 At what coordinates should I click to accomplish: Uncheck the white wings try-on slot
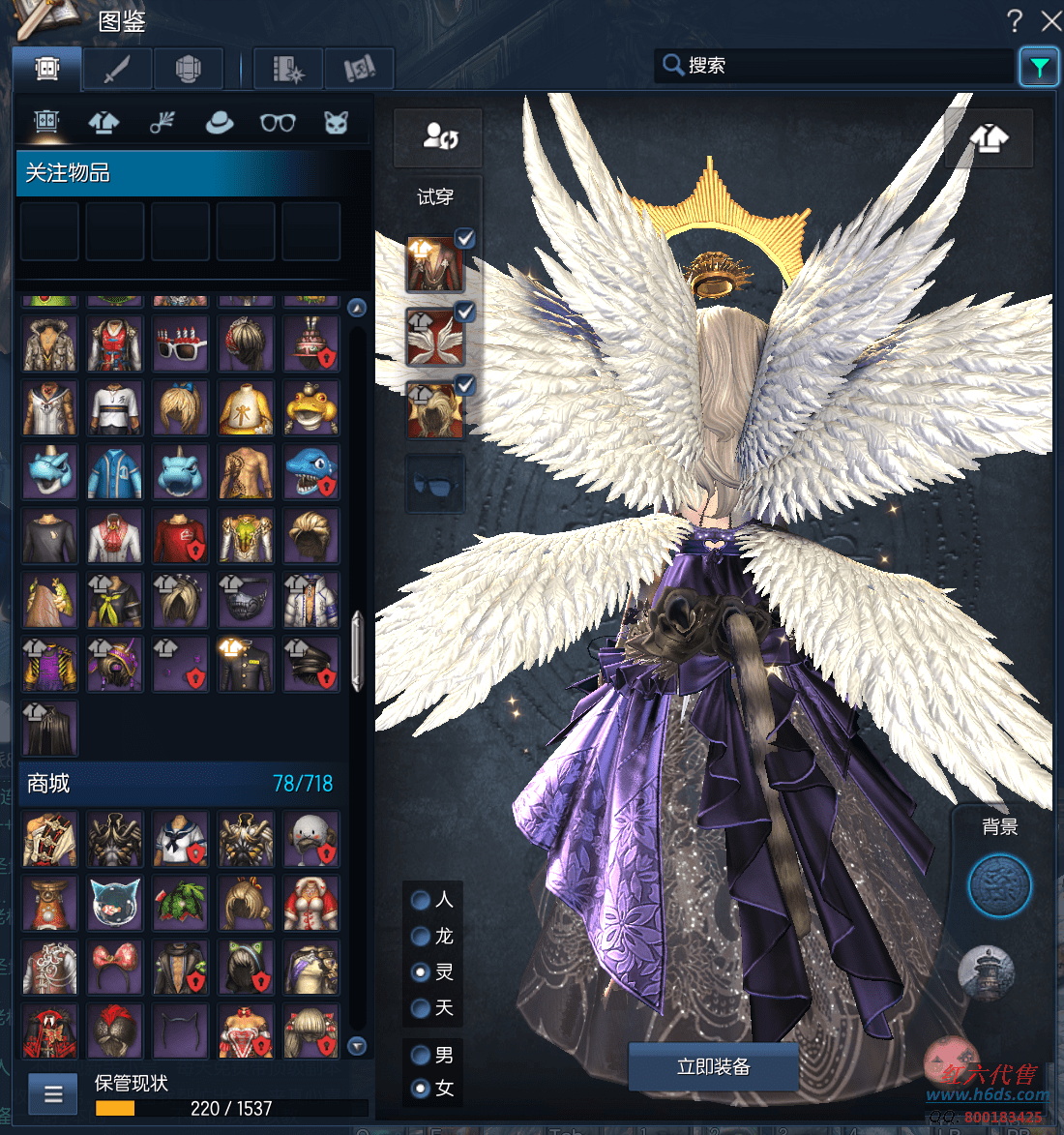pyautogui.click(x=465, y=312)
